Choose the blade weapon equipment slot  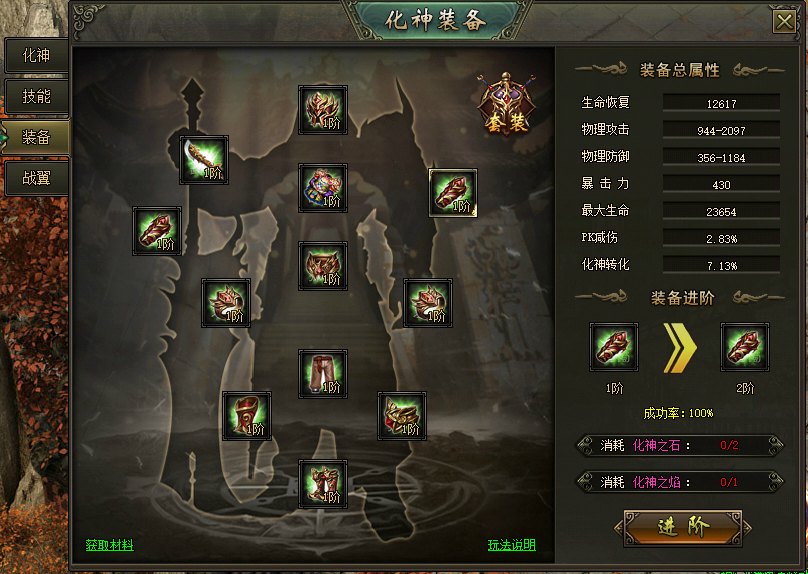(204, 160)
